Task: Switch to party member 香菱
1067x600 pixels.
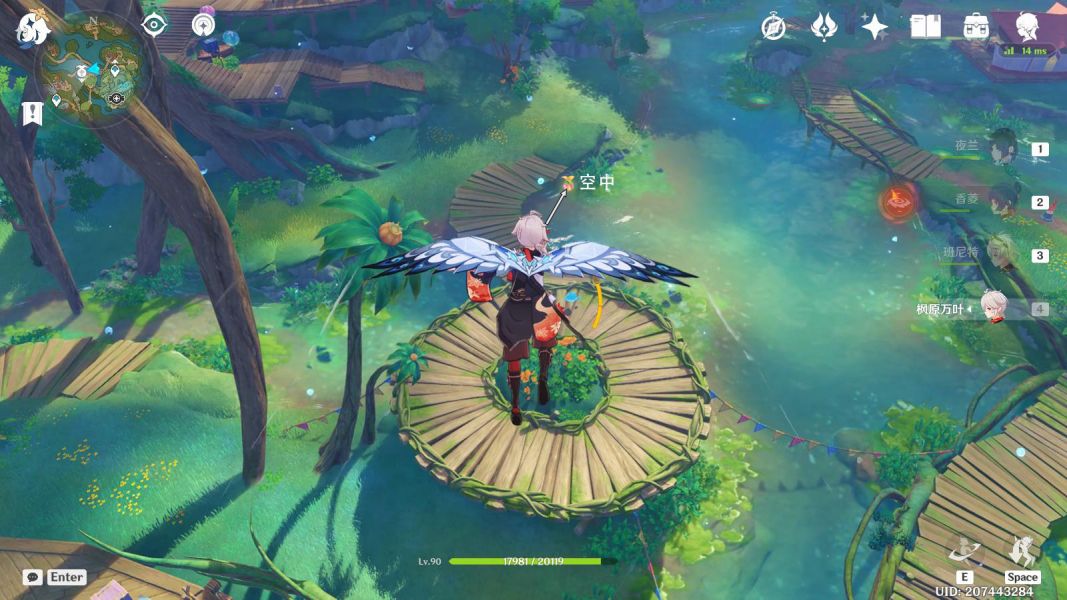Action: [1001, 201]
